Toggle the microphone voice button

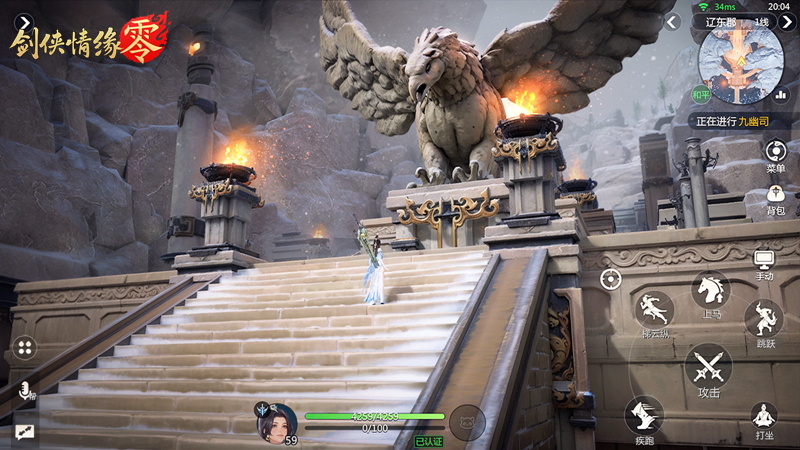(25, 392)
